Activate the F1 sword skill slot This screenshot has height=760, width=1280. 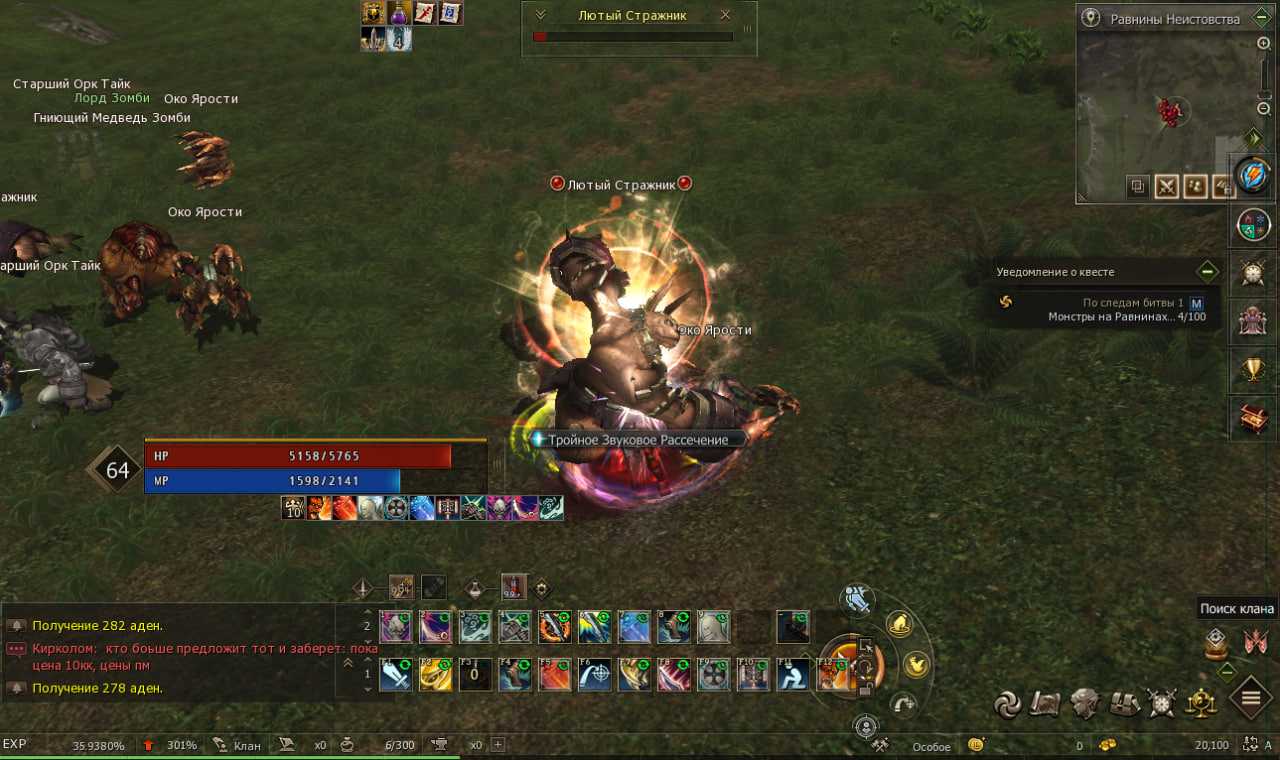coord(395,676)
